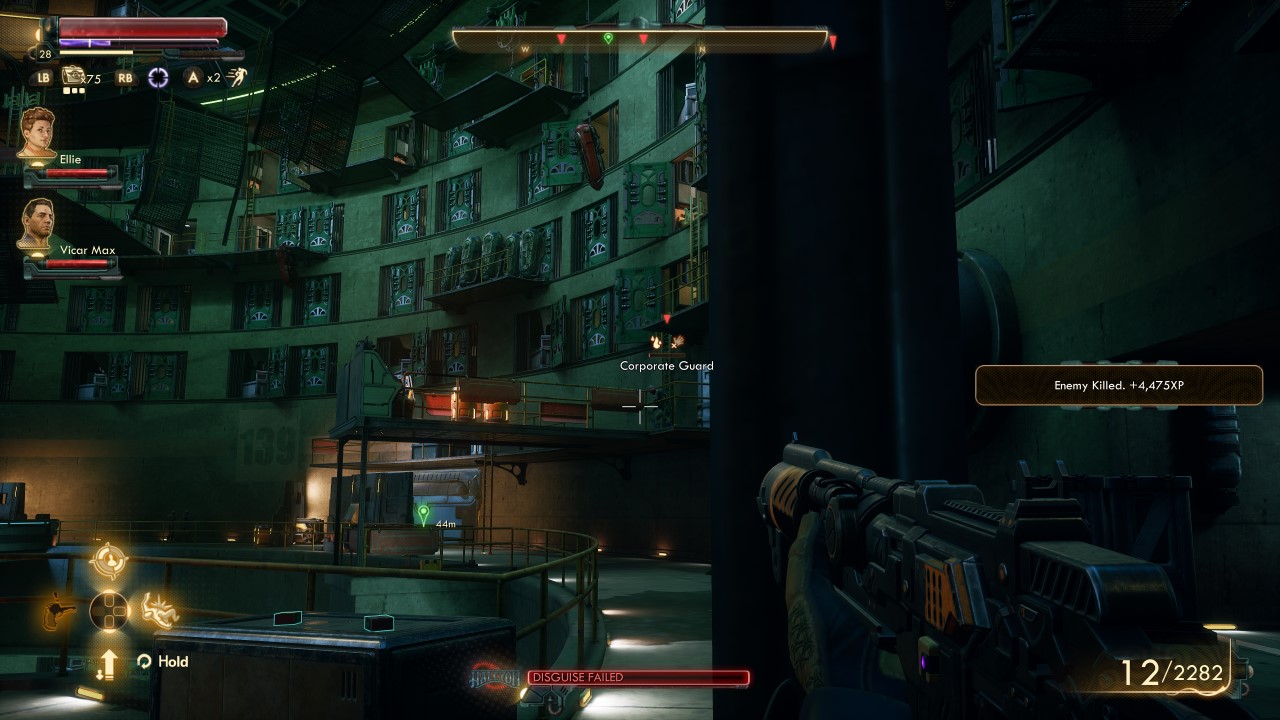
Task: Select Vicar Max's companion portrait
Action: click(x=37, y=223)
